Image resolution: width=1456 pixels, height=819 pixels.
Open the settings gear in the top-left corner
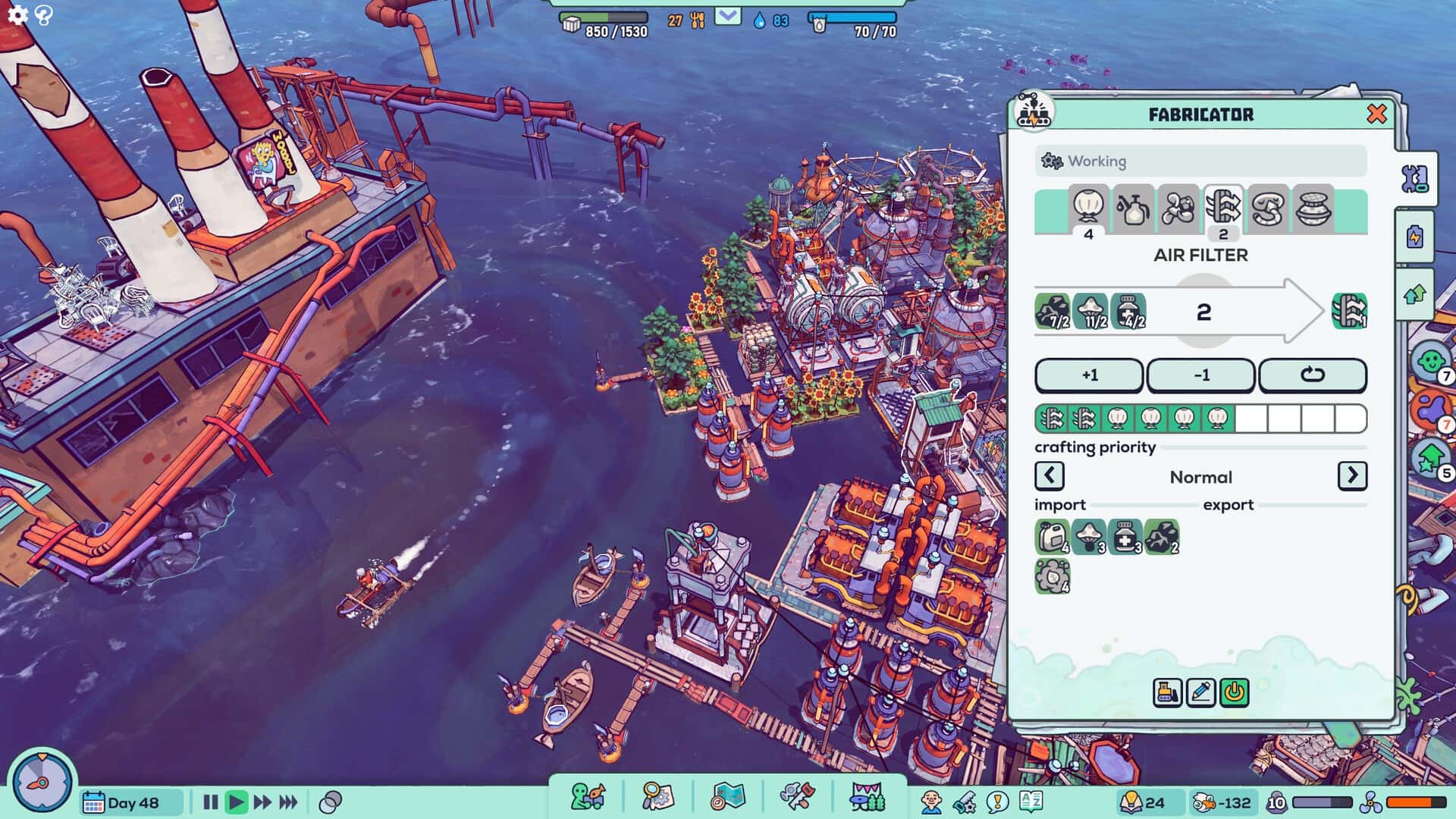pos(17,14)
